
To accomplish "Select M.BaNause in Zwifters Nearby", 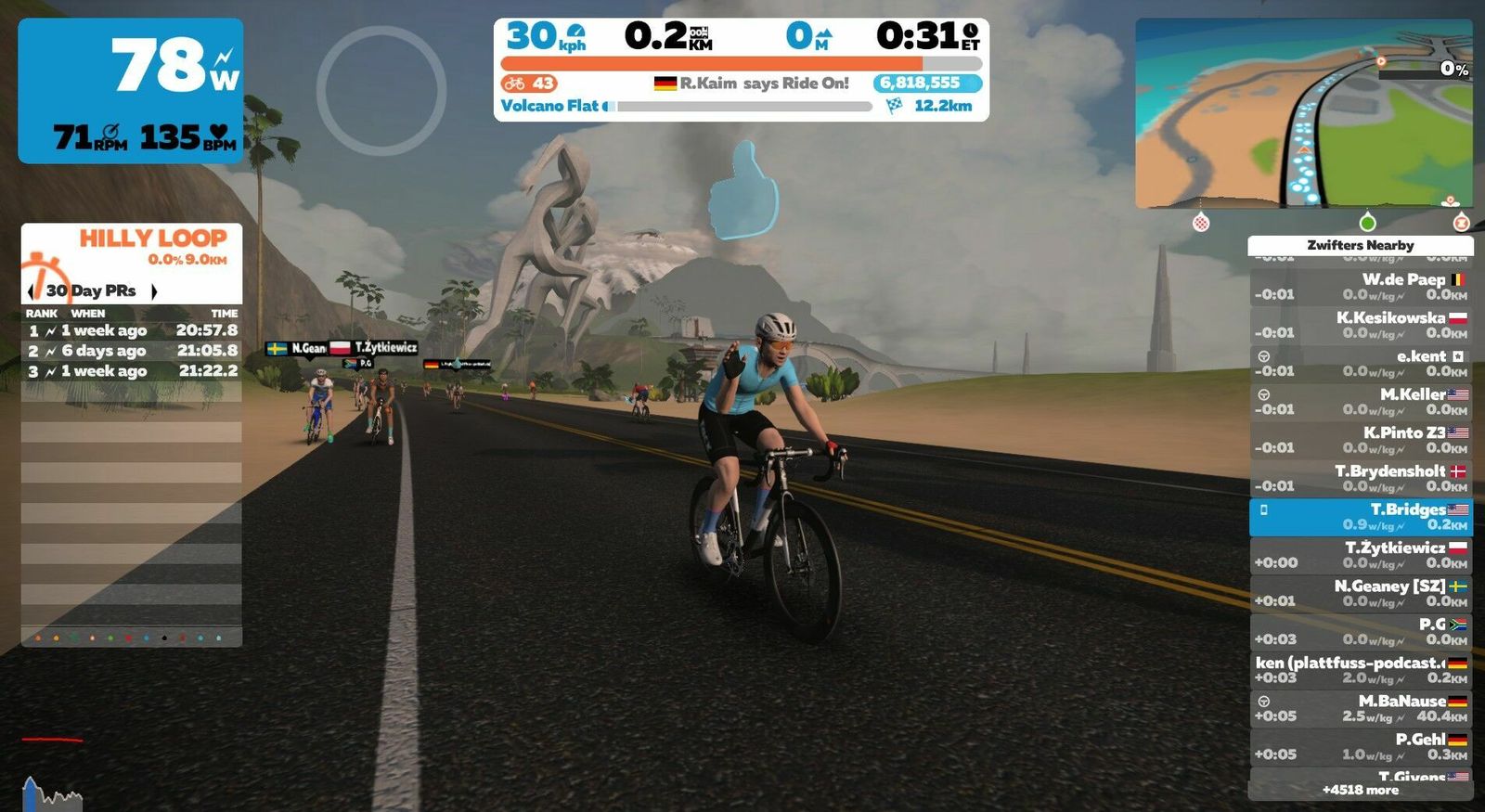I will pyautogui.click(x=1361, y=708).
